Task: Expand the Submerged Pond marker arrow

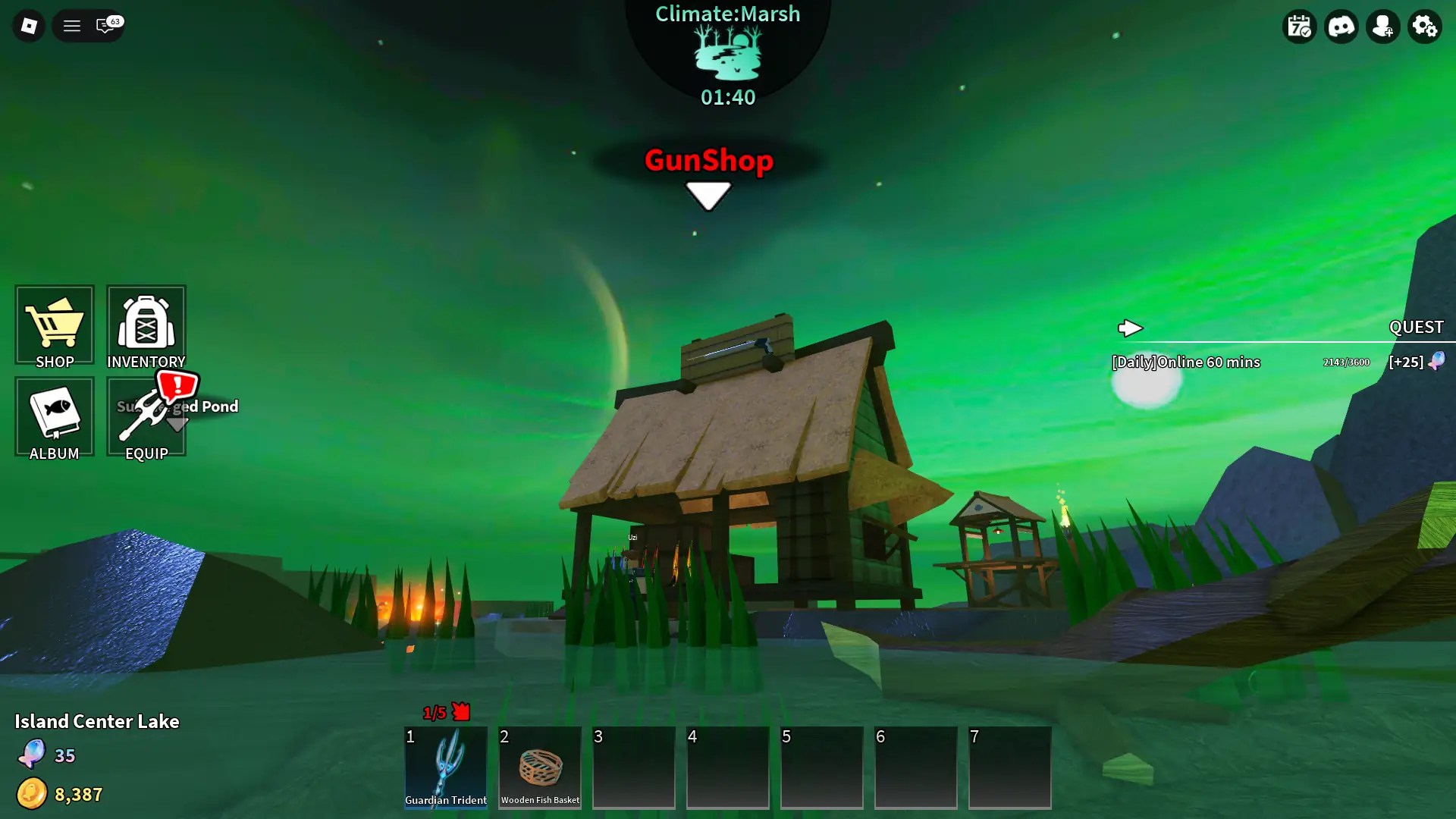Action: coord(177,425)
